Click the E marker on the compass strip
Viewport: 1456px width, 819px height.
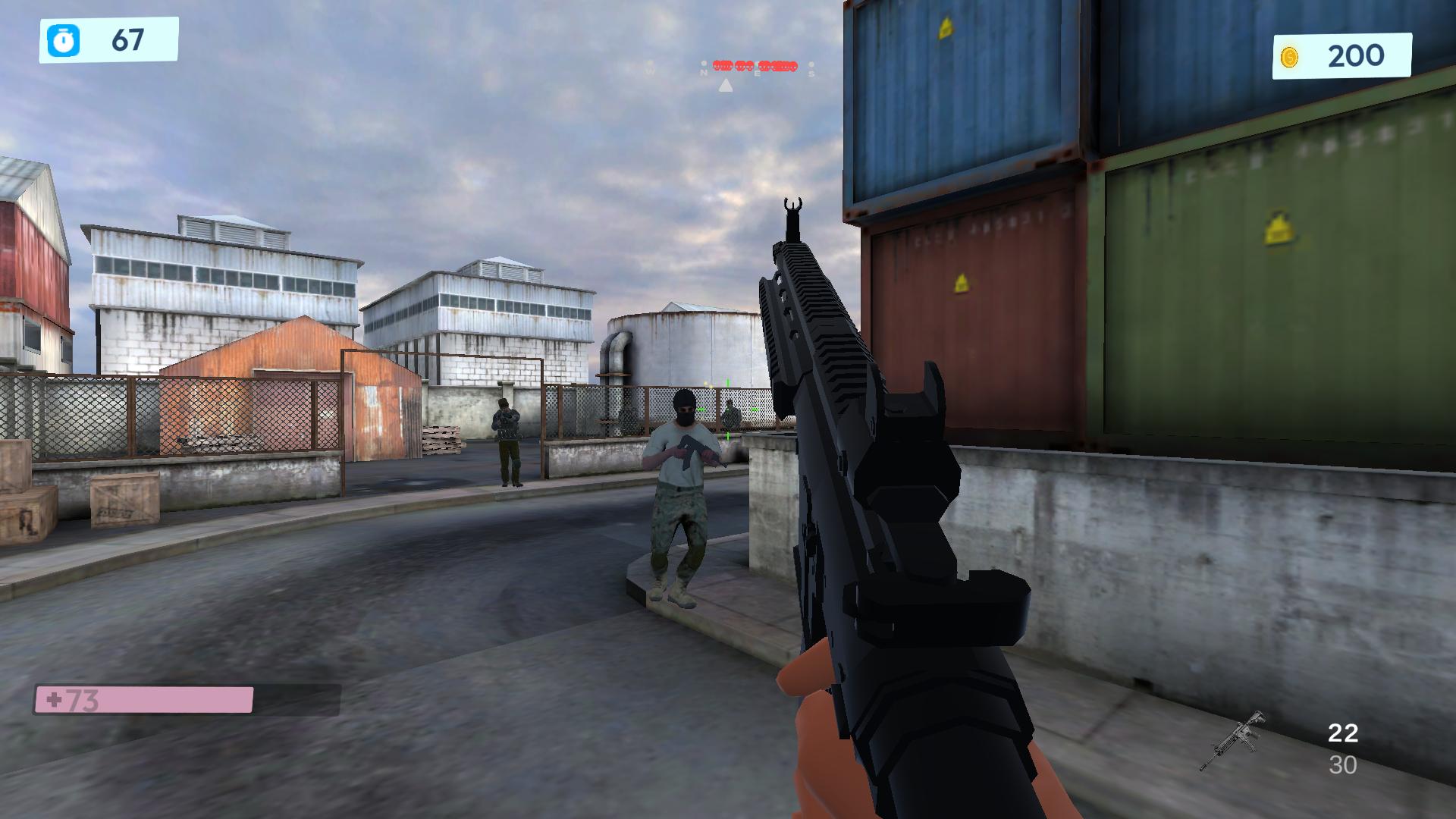pyautogui.click(x=758, y=74)
